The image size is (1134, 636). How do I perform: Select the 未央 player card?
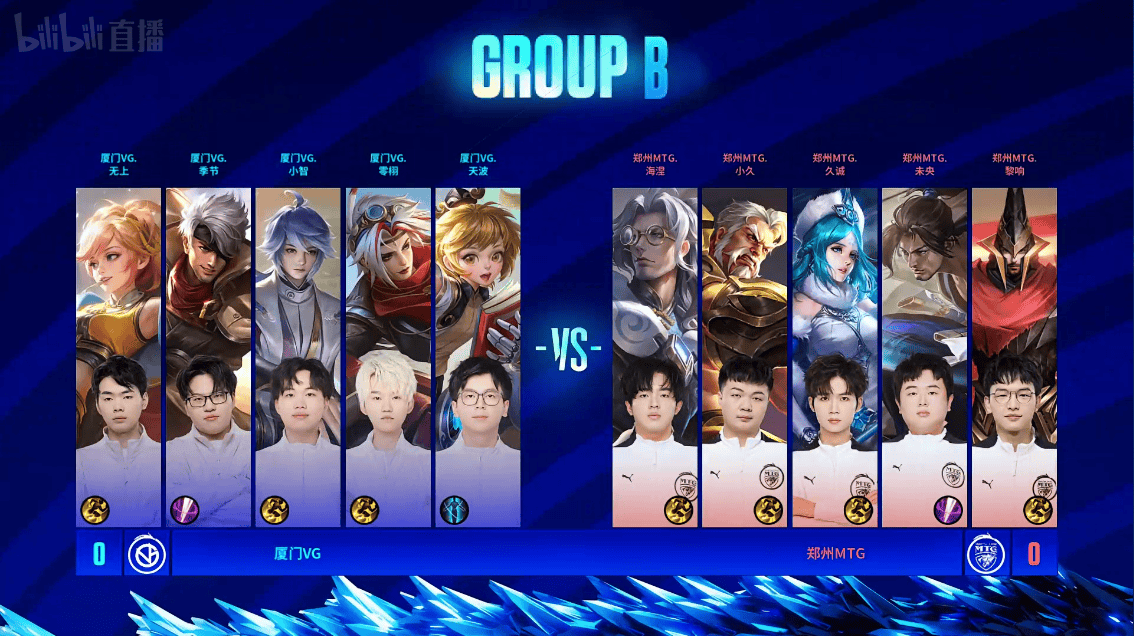tap(925, 357)
